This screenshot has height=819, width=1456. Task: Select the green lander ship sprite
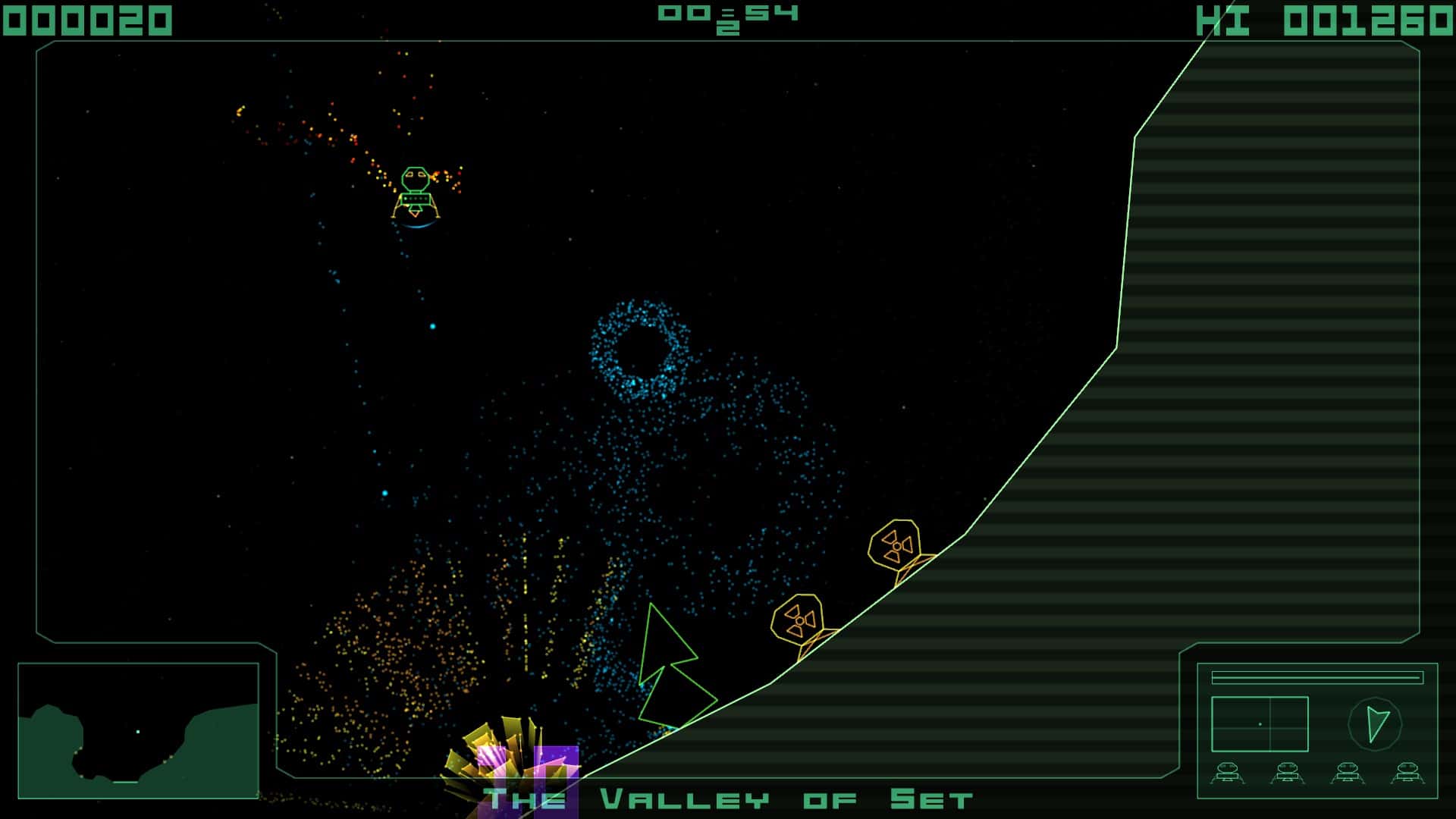(x=416, y=190)
